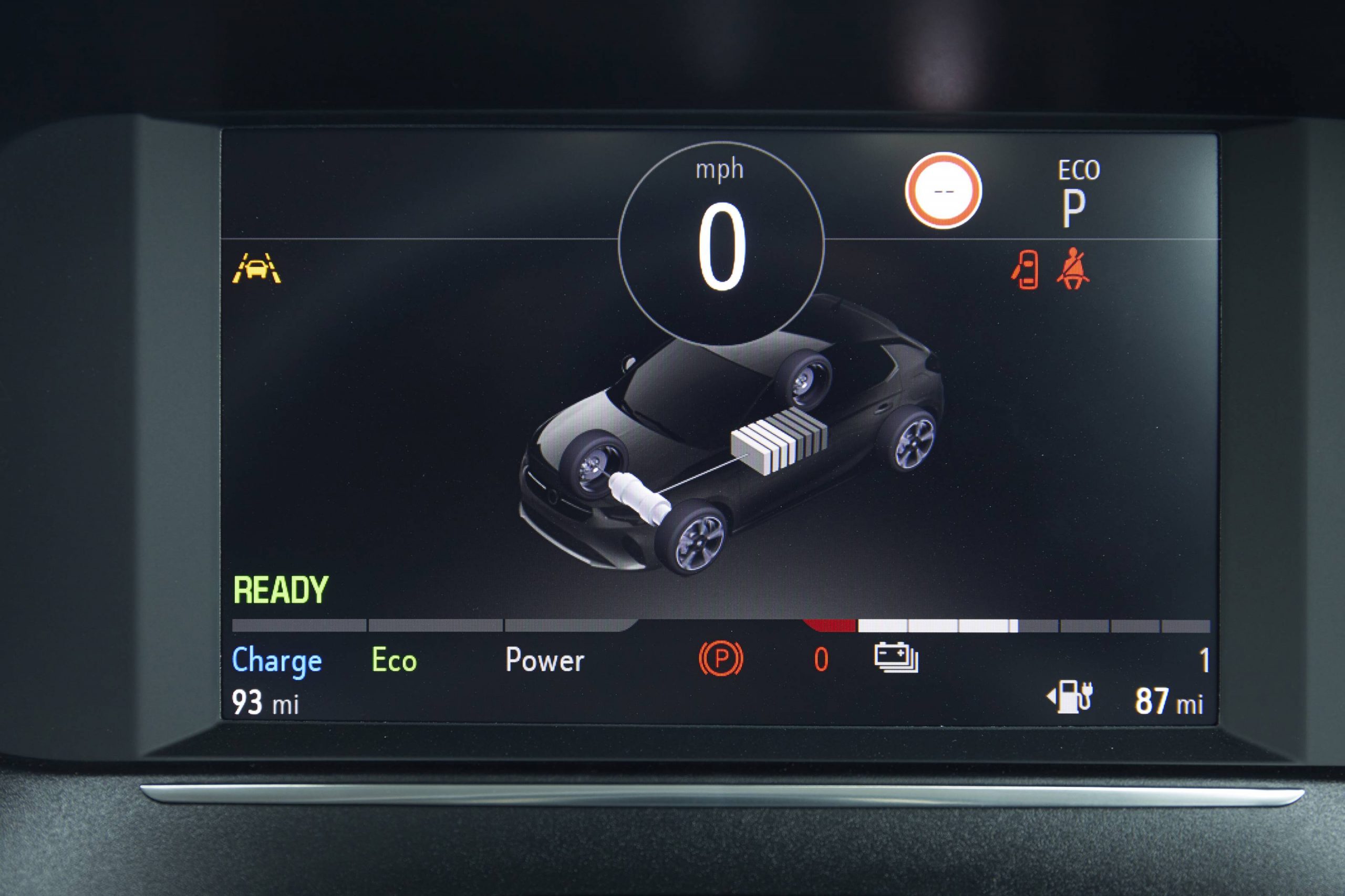Click the yellow lane keeping assist icon

[256, 268]
